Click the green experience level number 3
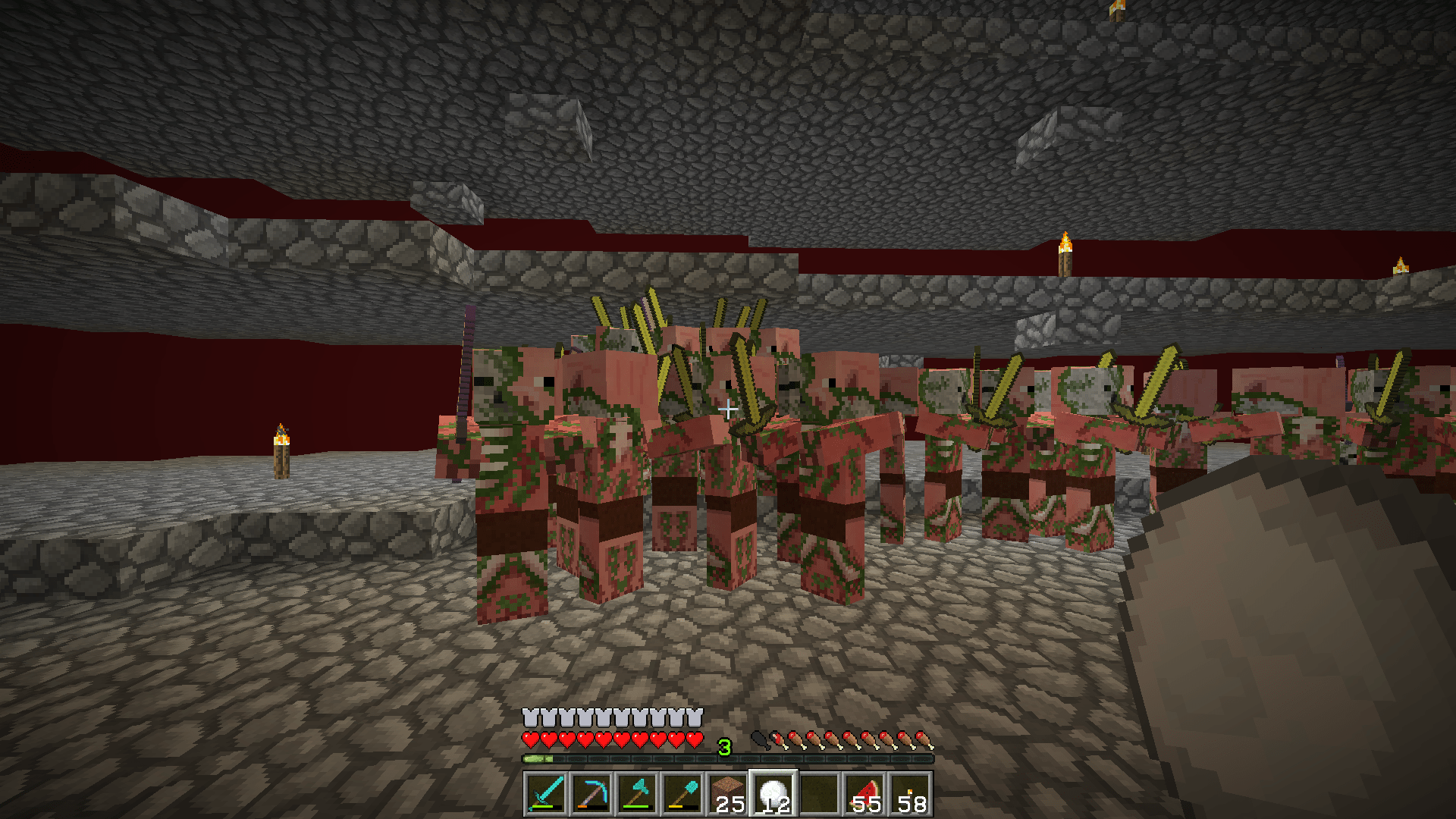The image size is (1456, 819). pyautogui.click(x=725, y=745)
